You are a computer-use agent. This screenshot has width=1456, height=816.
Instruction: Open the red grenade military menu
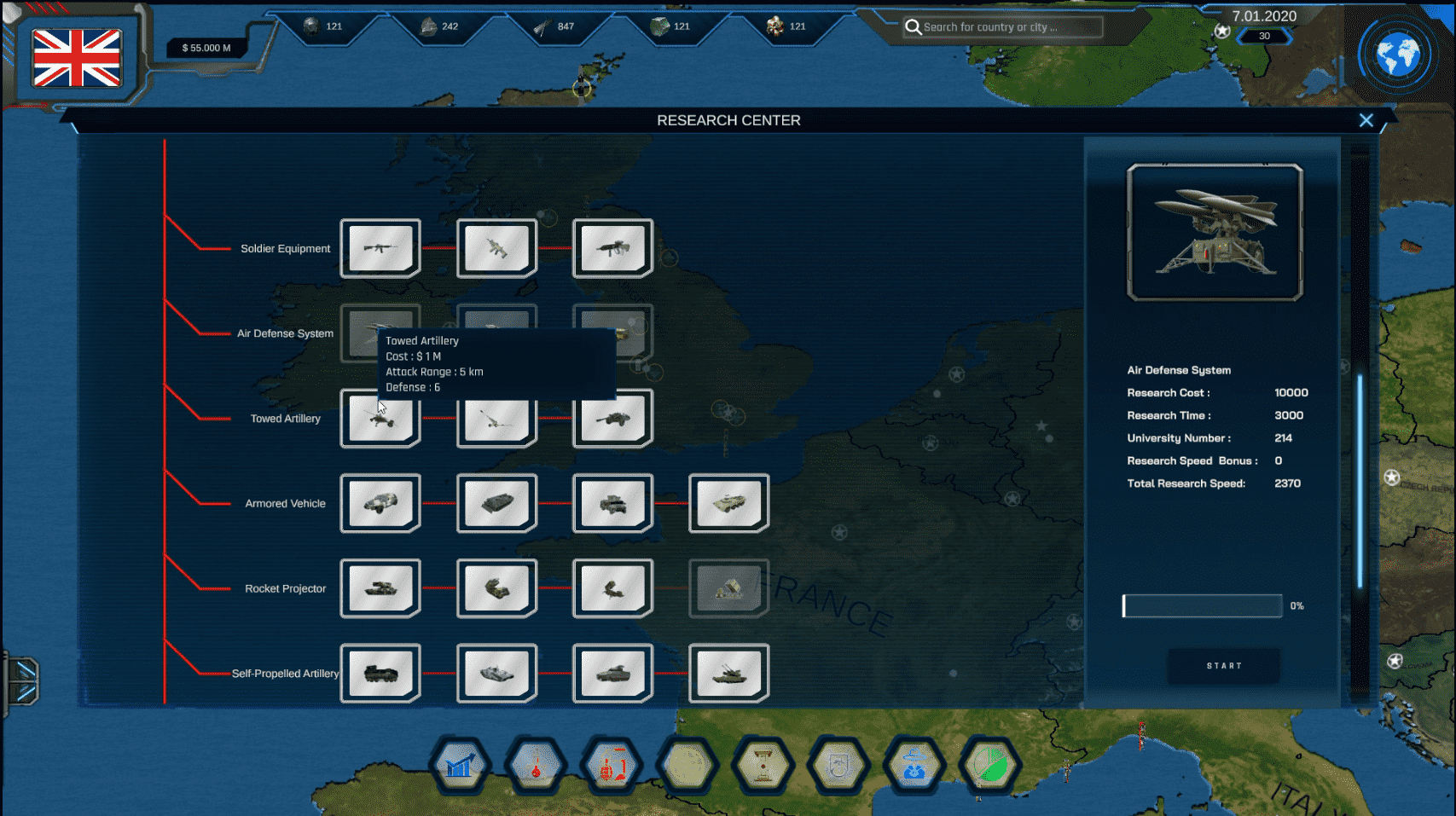[x=611, y=766]
